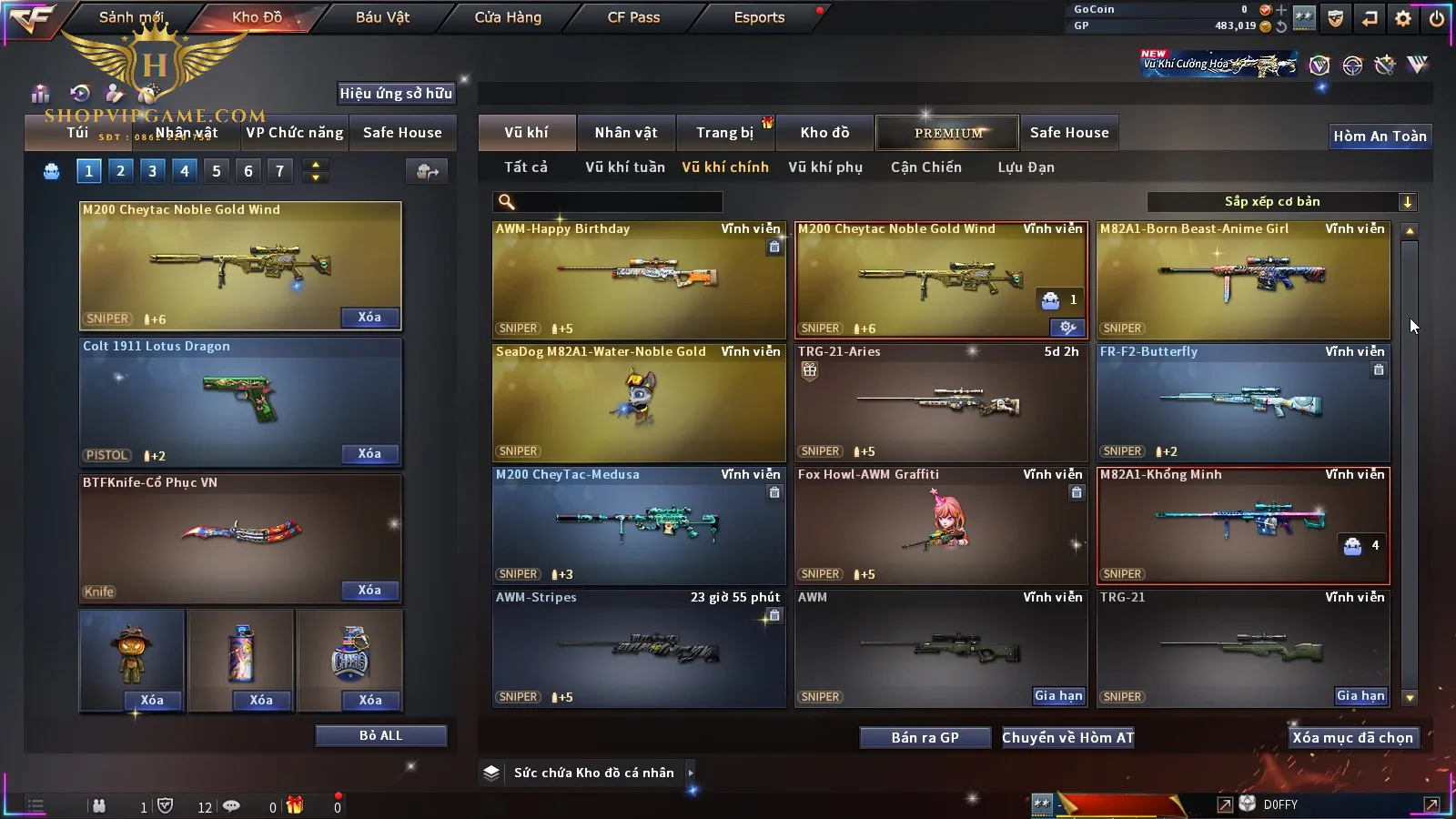Click the Bỏ ALL button

coord(380,736)
